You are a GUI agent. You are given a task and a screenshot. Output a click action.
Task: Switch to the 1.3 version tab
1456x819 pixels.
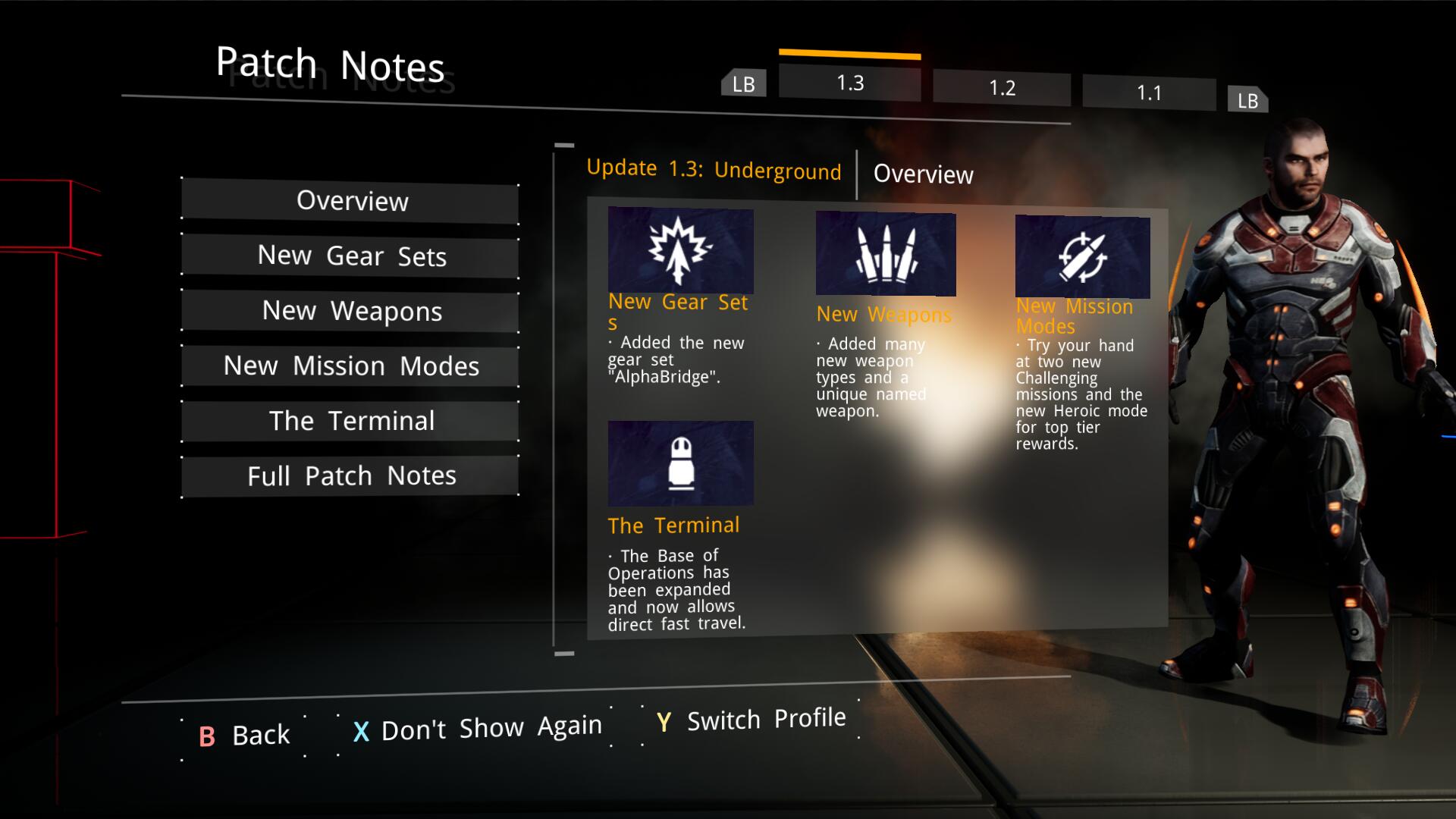849,83
